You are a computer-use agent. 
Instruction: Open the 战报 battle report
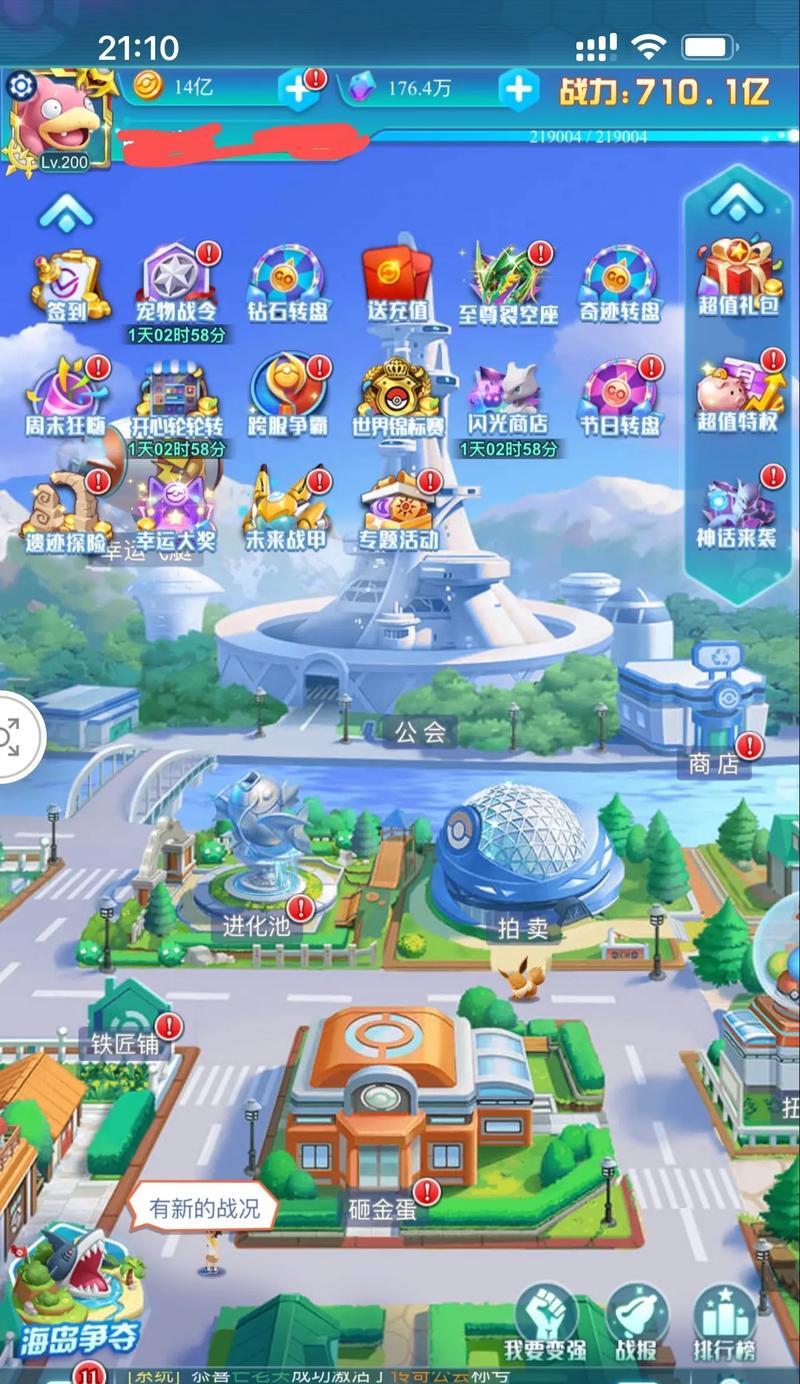[637, 1322]
